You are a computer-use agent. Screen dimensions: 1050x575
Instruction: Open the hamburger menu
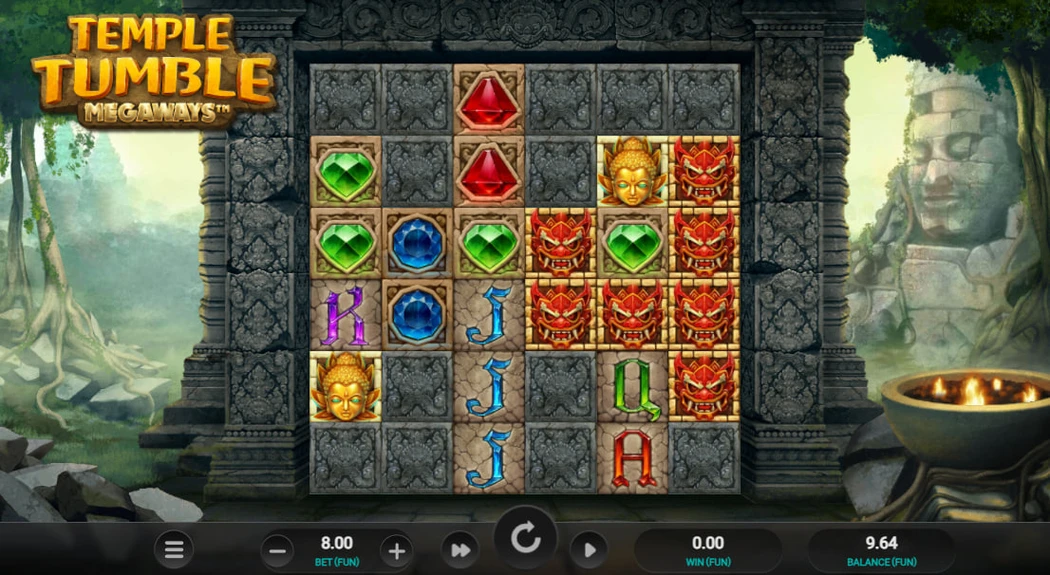pos(174,549)
